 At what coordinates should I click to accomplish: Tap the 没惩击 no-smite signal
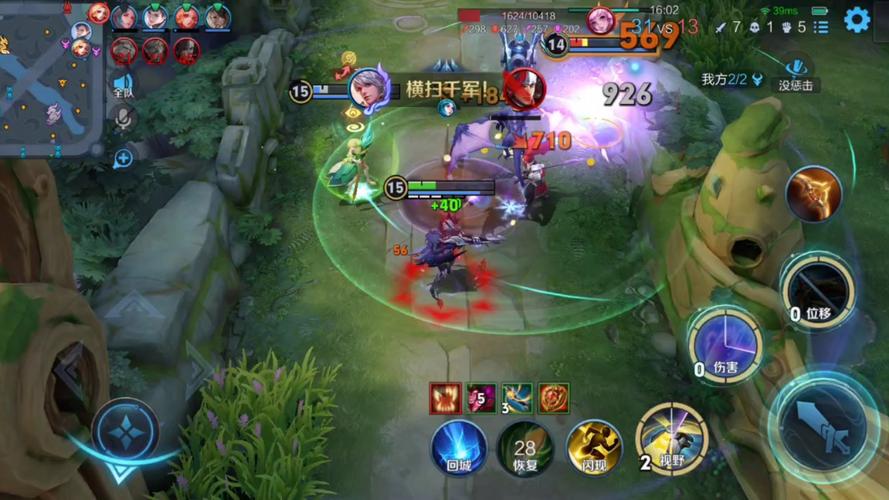[x=796, y=71]
